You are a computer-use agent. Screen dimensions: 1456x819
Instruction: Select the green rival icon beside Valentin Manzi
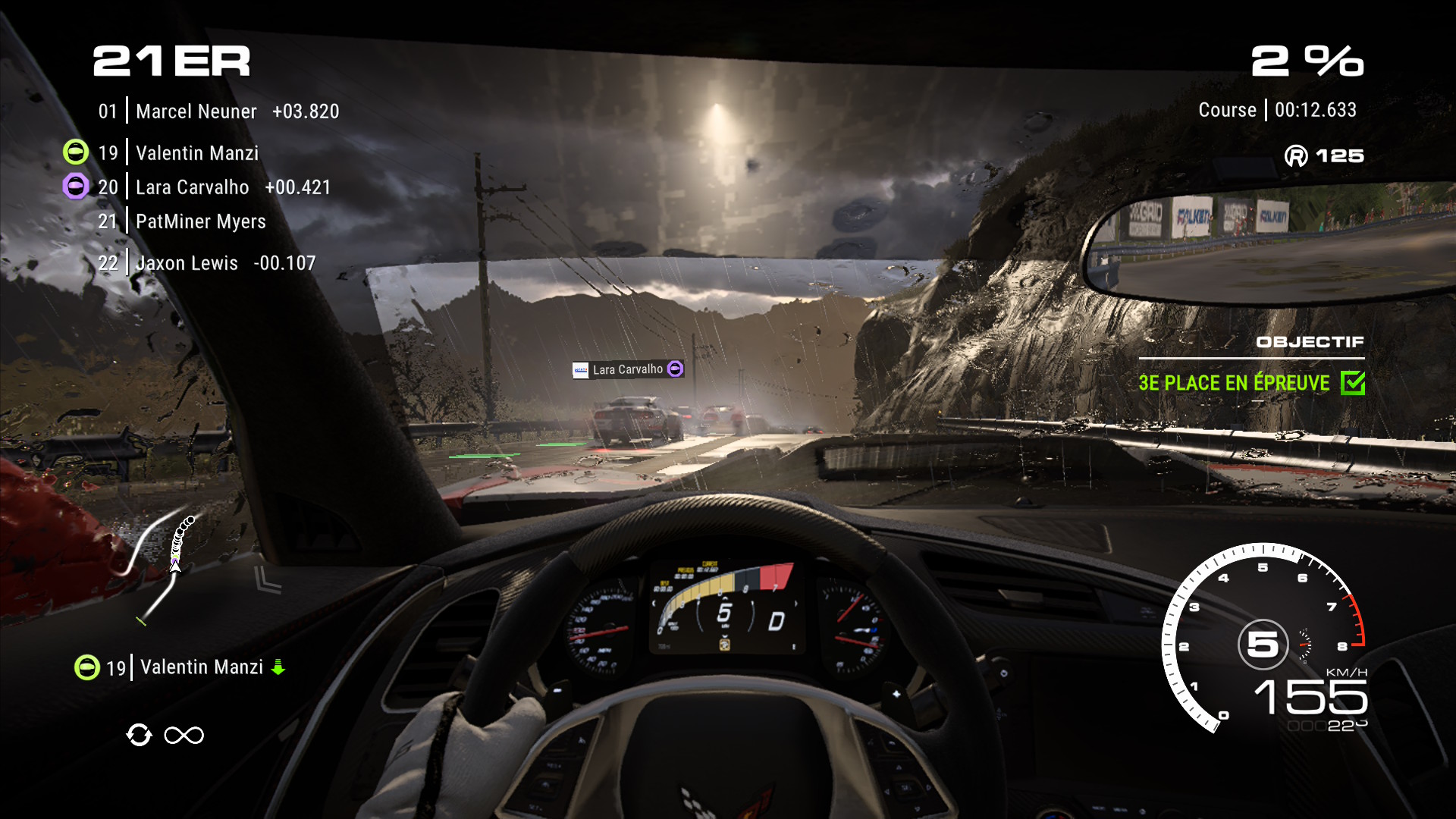[76, 152]
